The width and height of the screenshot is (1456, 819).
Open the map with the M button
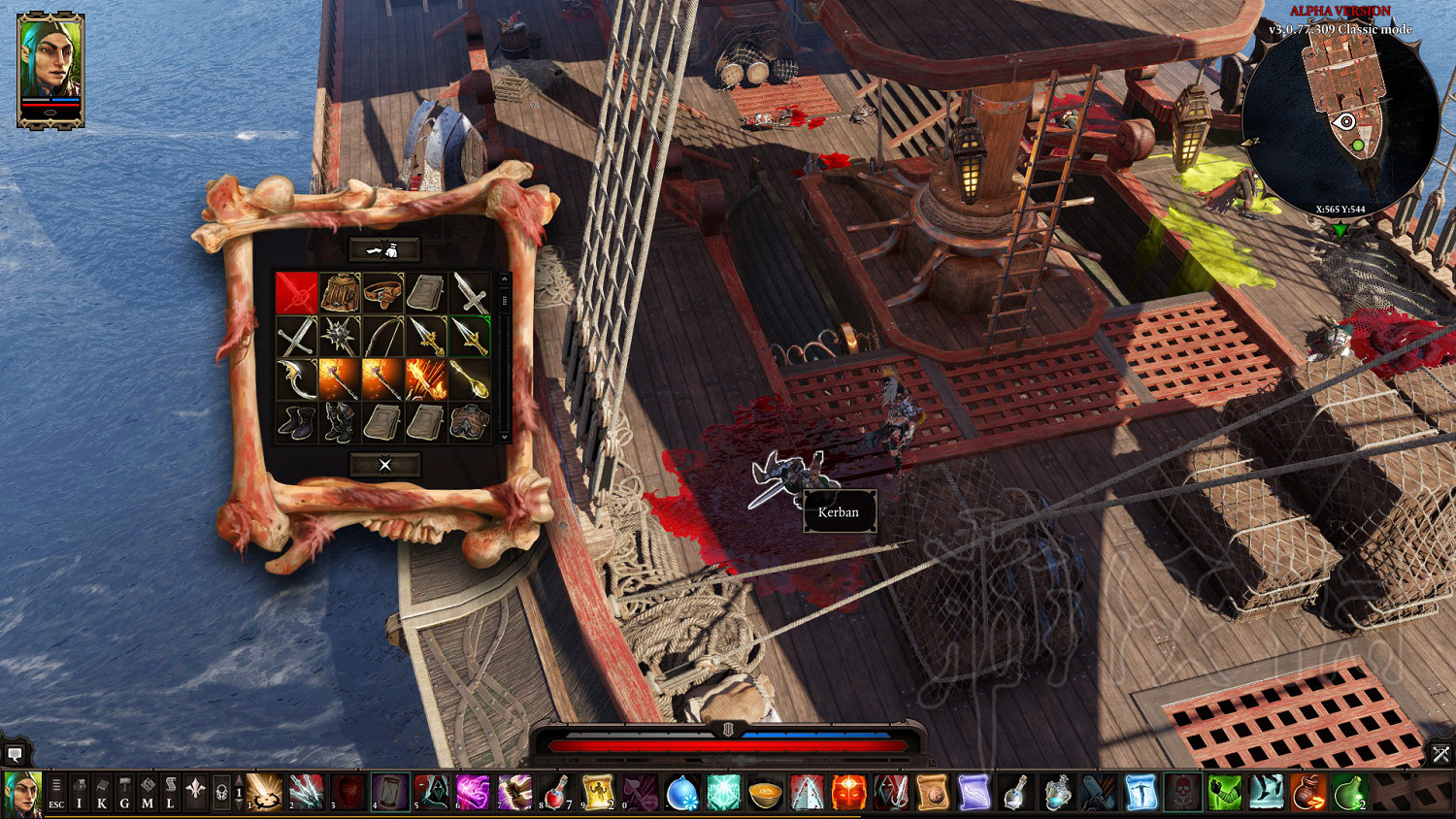148,794
